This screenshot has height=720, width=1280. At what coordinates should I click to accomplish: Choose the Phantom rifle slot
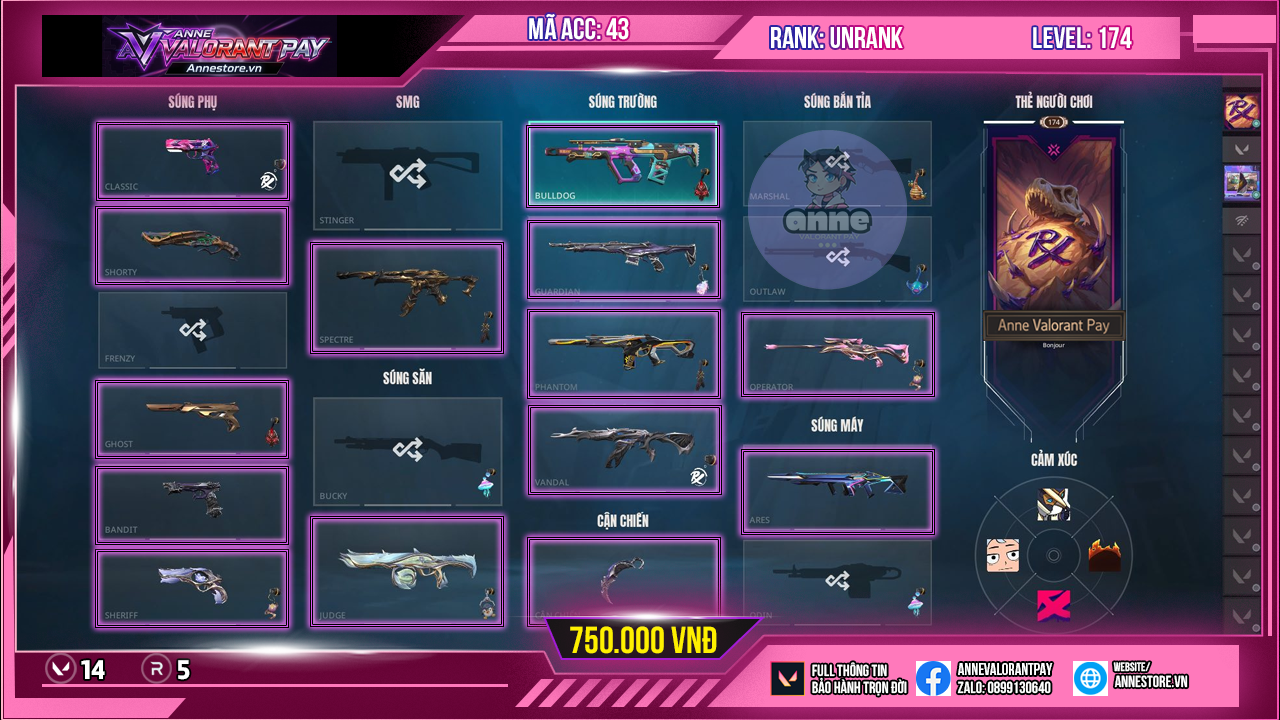click(623, 354)
